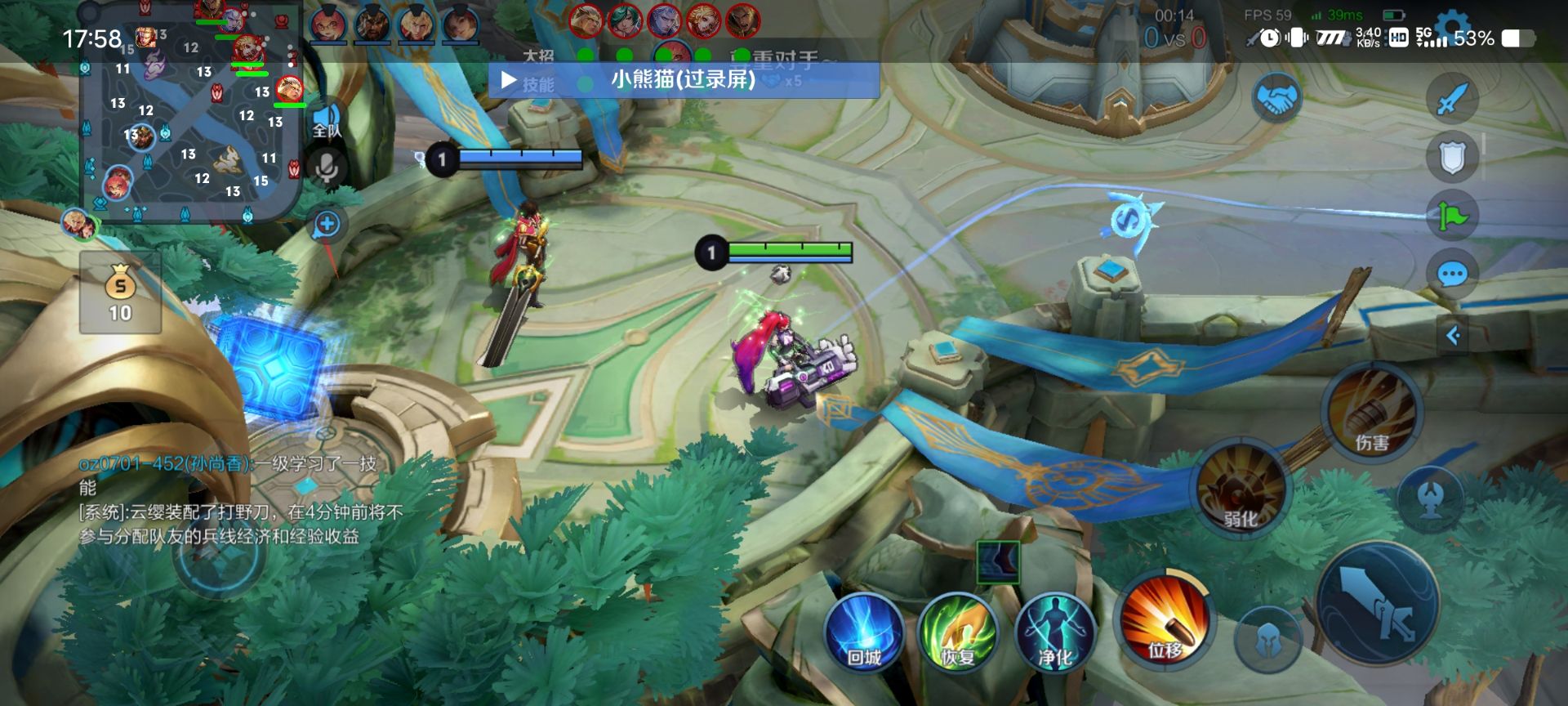
Task: Play the 小熊猫(过录屏) banner arrow
Action: [x=509, y=80]
